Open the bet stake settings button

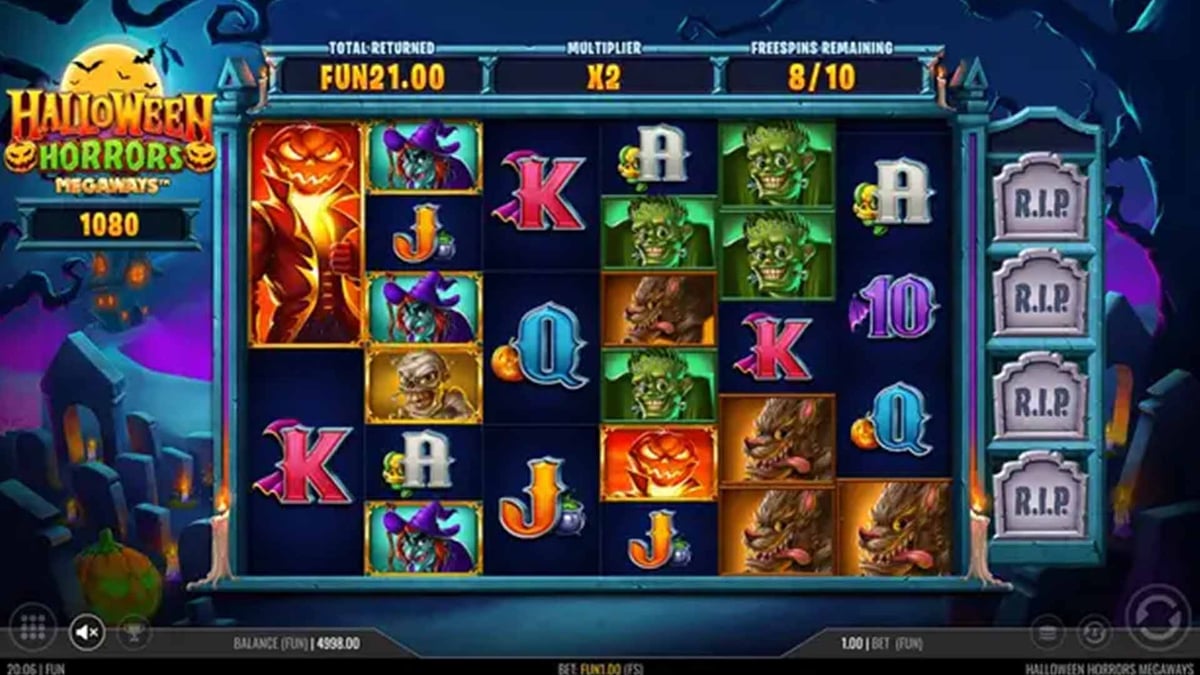(x=1046, y=631)
